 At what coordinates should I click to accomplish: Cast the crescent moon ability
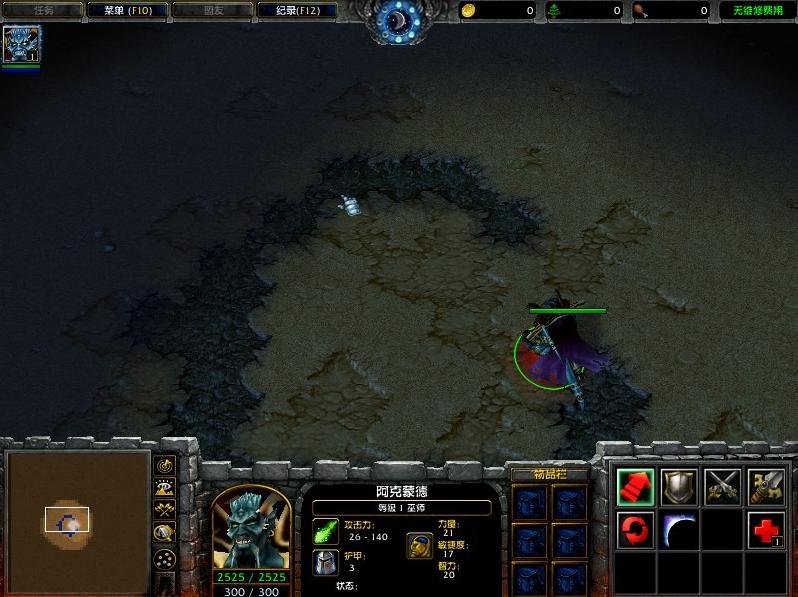(680, 529)
